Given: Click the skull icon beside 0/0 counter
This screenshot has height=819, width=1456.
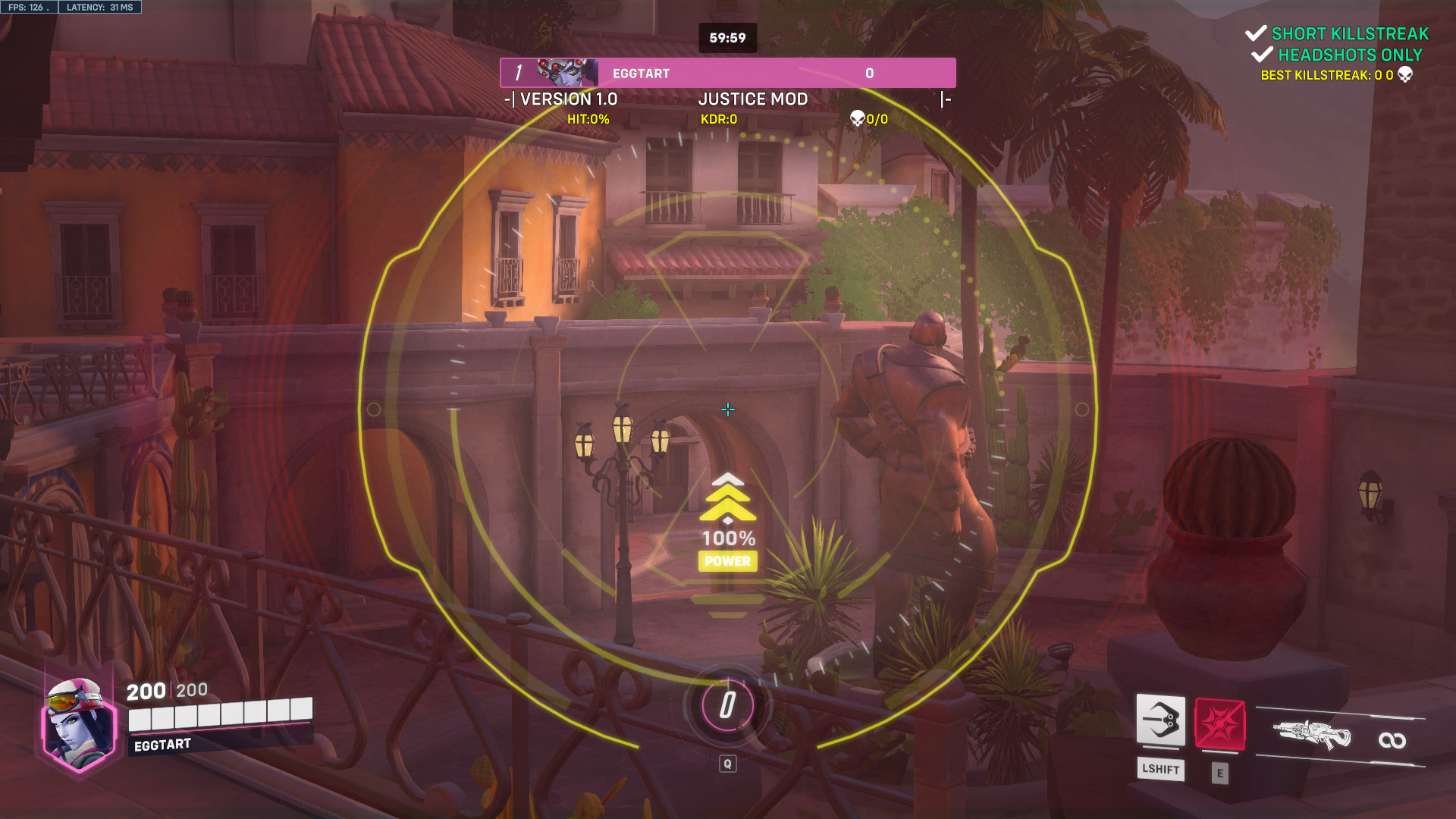Looking at the screenshot, I should pos(857,118).
